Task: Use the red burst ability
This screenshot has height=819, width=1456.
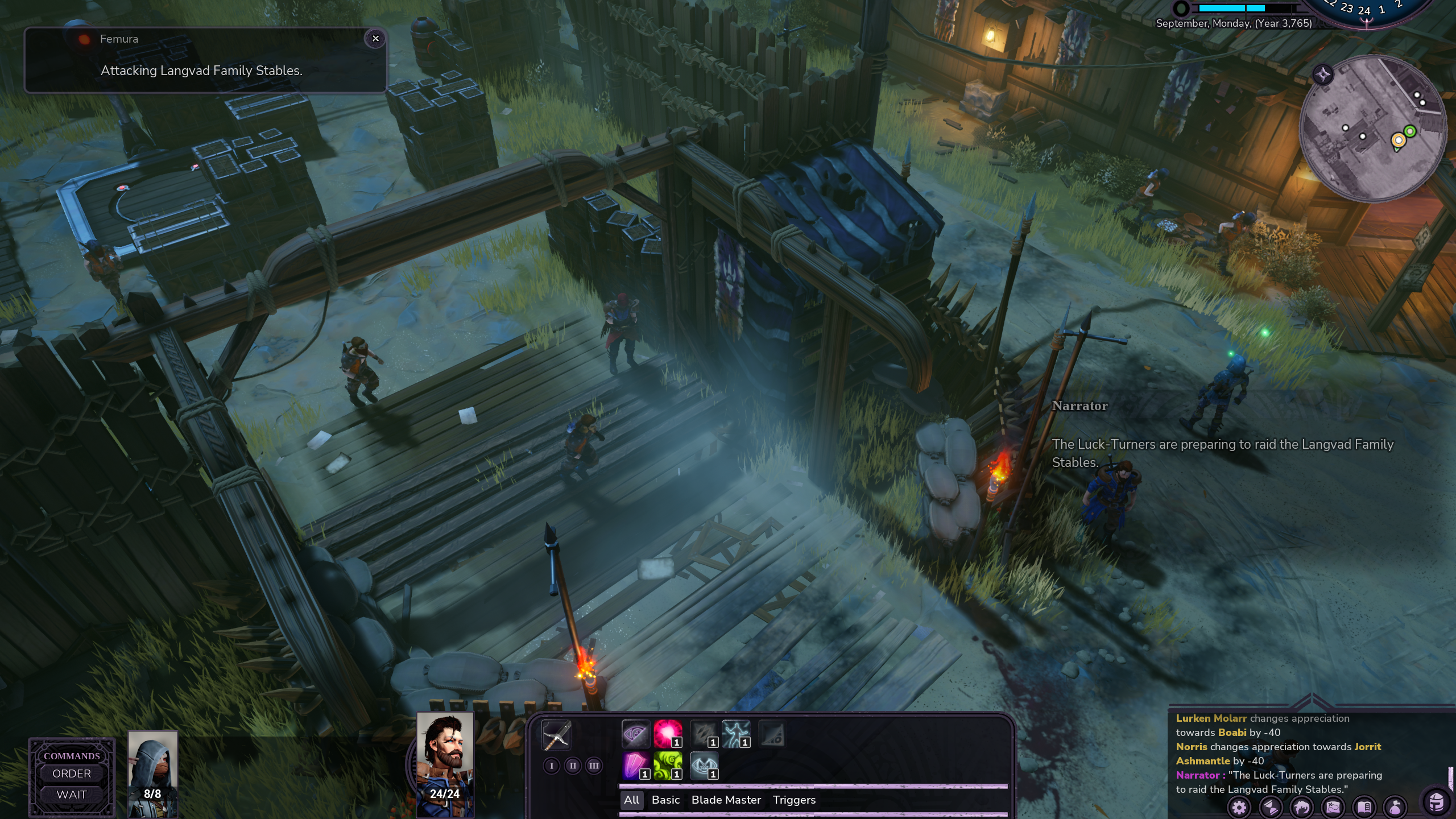Action: (668, 734)
